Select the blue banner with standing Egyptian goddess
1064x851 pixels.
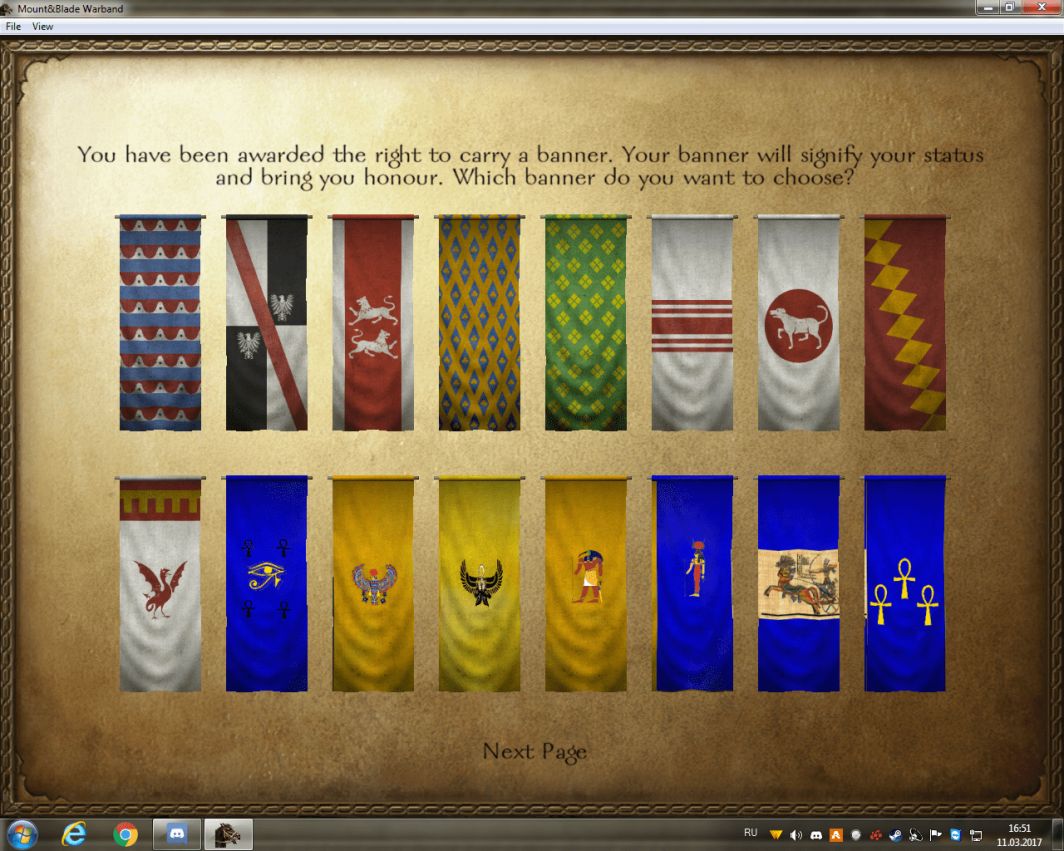click(692, 584)
